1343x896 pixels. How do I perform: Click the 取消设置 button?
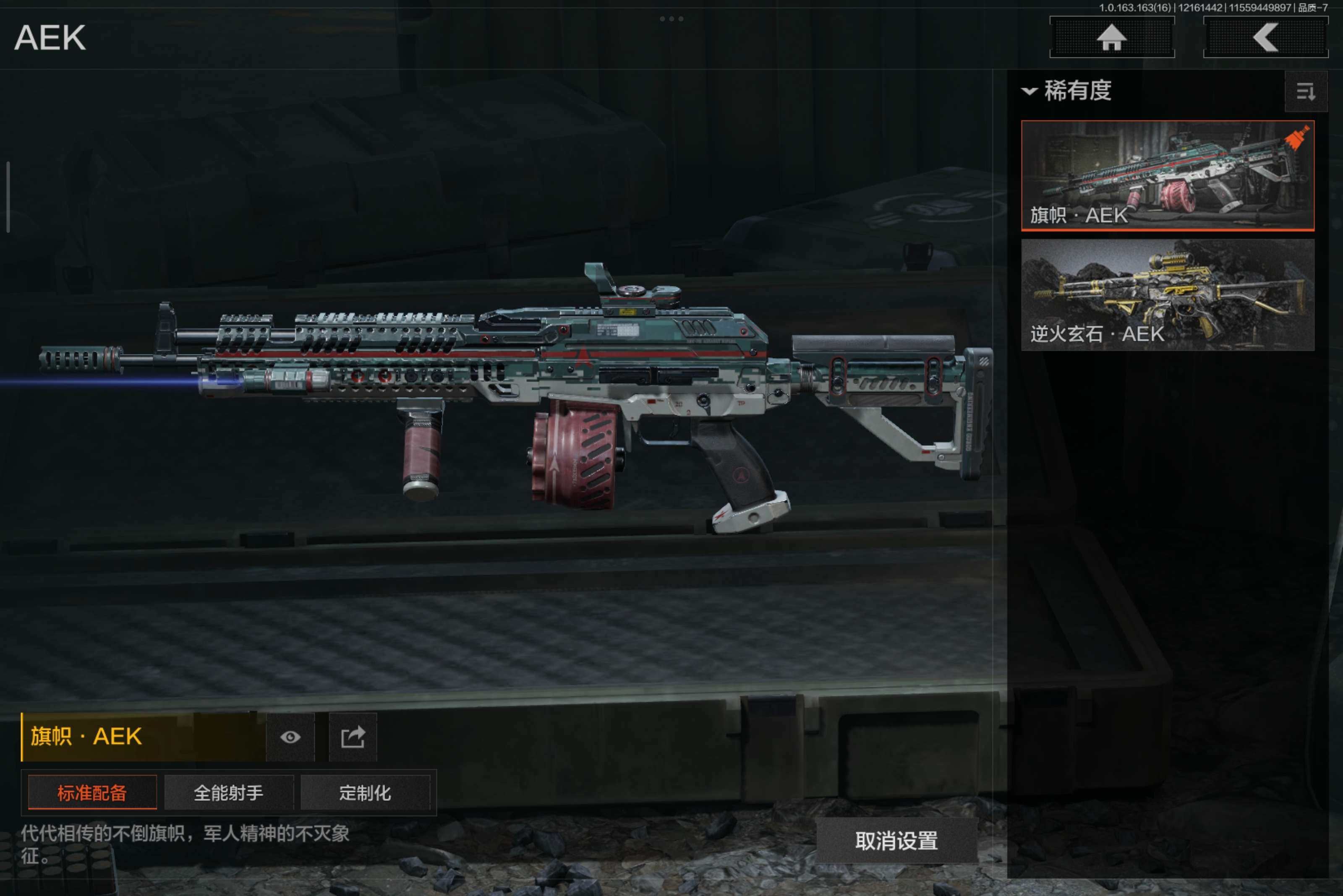point(896,841)
